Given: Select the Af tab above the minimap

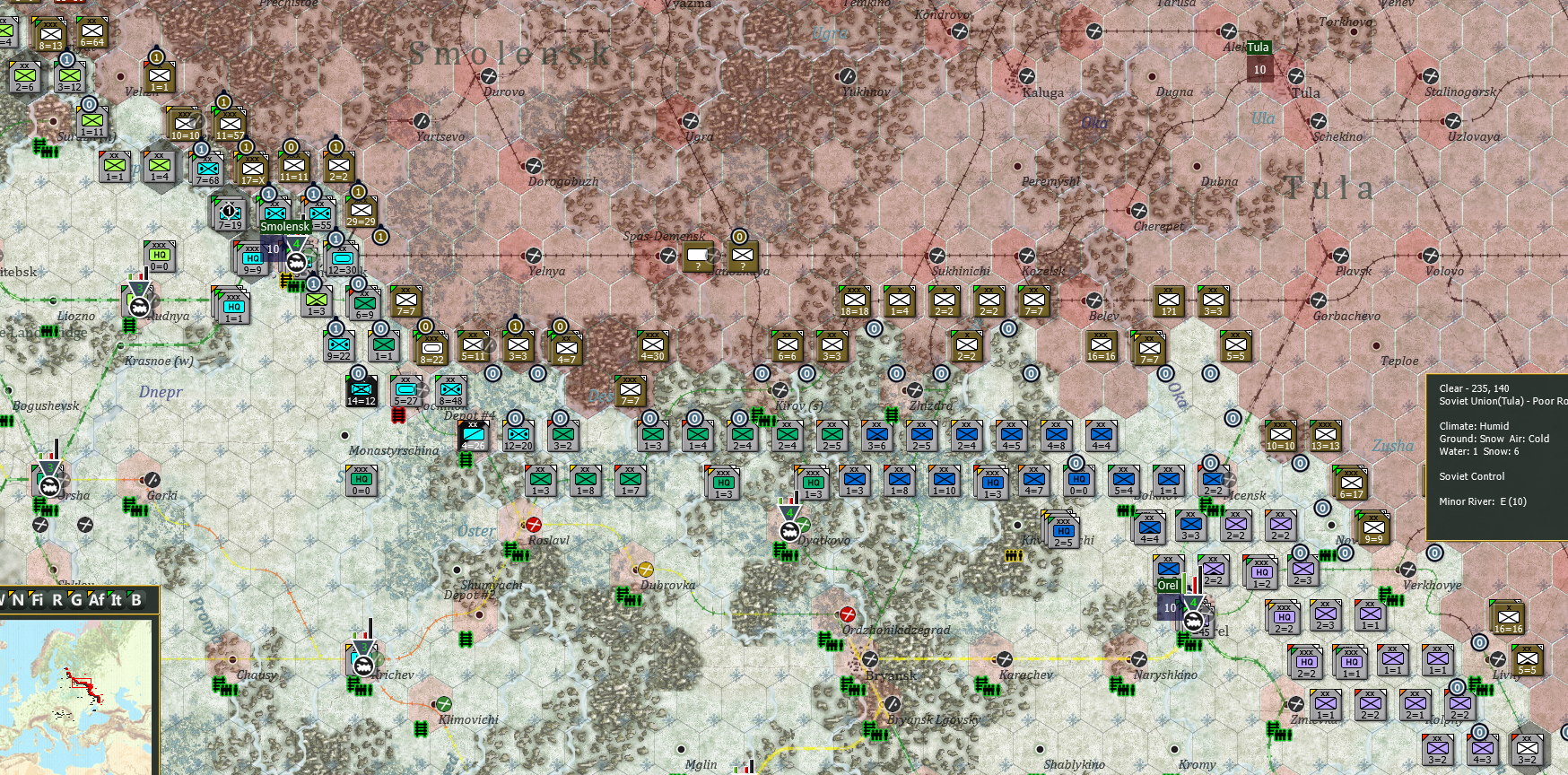Looking at the screenshot, I should (97, 599).
